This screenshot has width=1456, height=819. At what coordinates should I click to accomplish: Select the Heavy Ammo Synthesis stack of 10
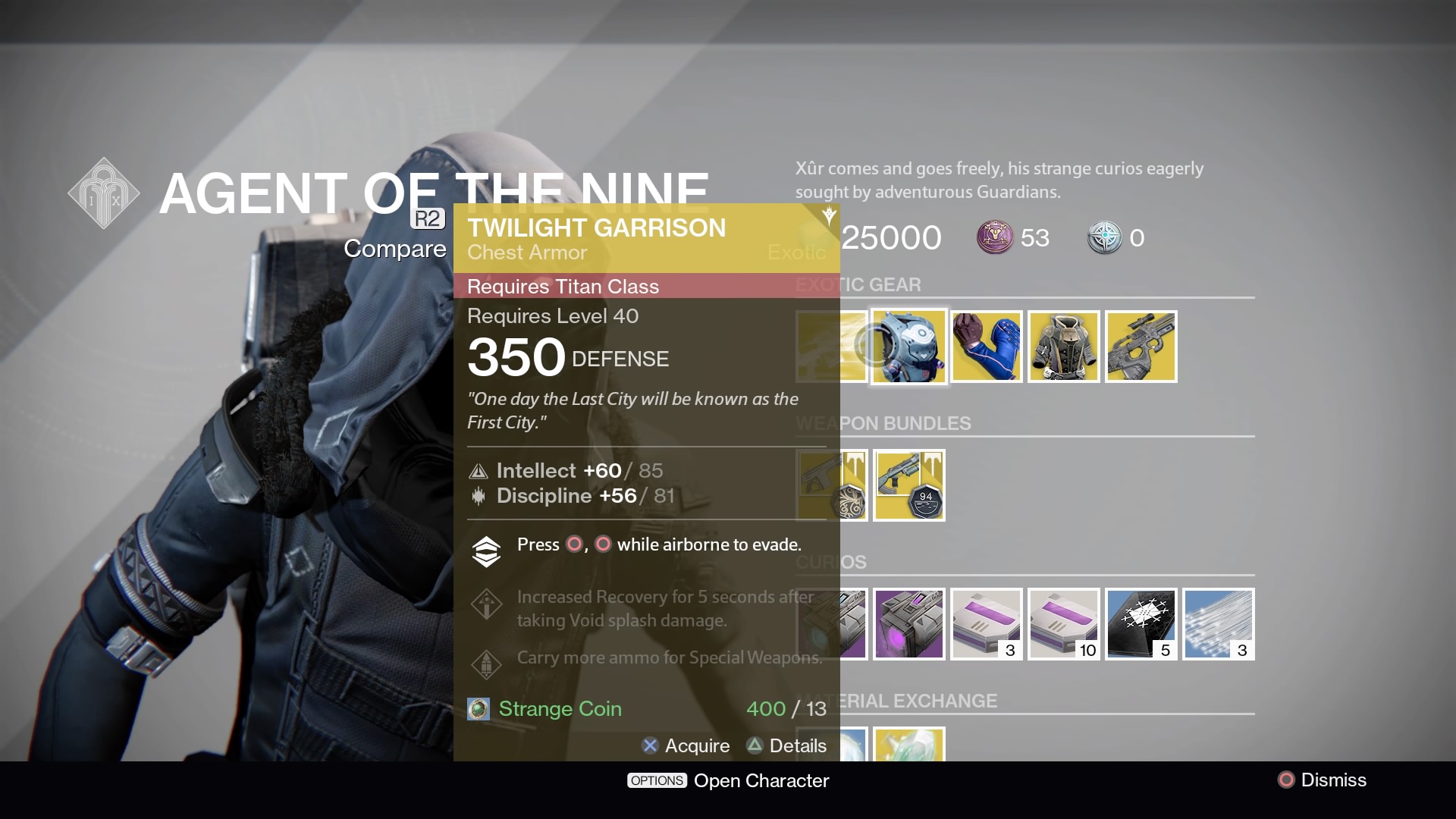(x=1063, y=623)
